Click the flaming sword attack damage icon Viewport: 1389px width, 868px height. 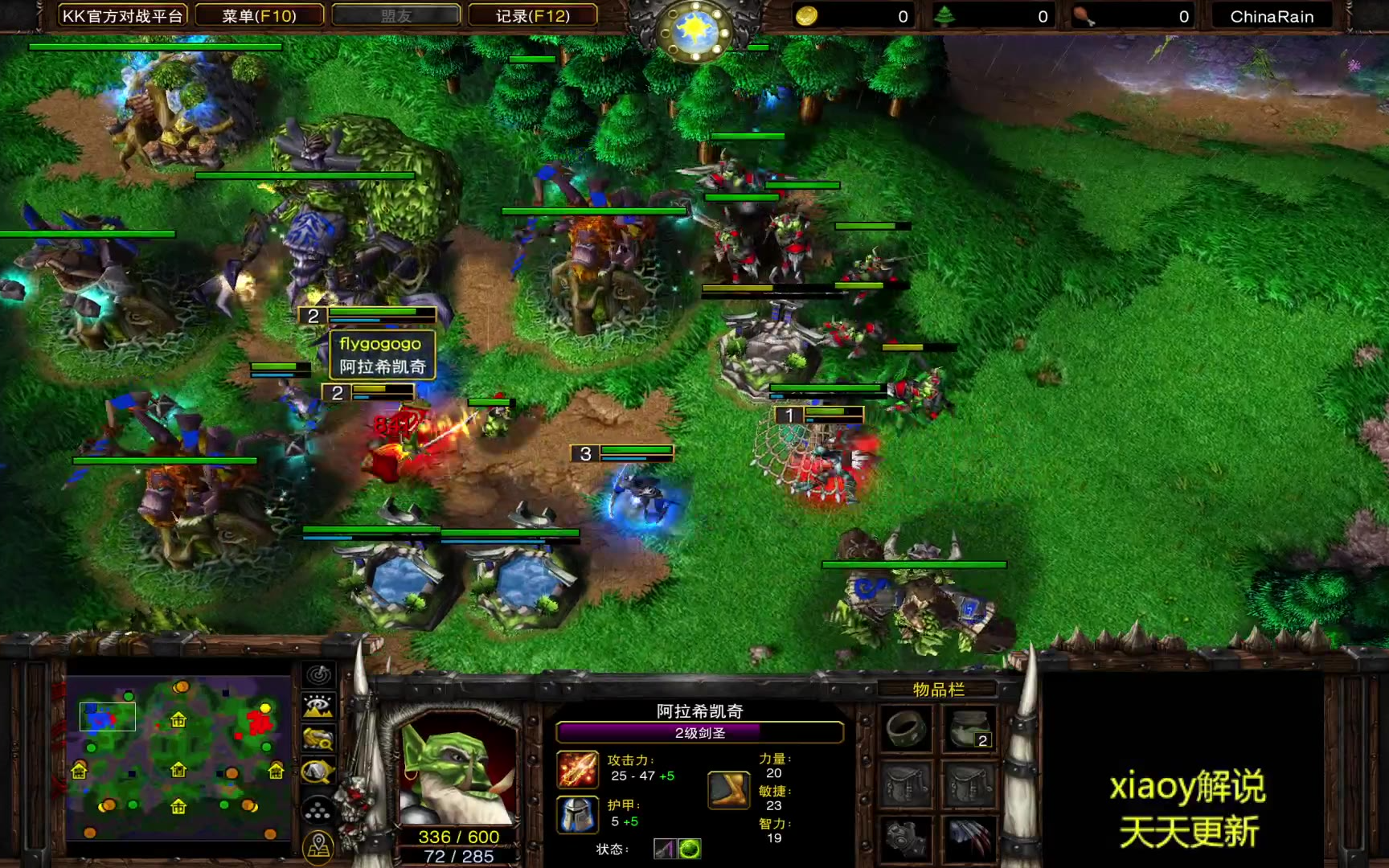577,768
